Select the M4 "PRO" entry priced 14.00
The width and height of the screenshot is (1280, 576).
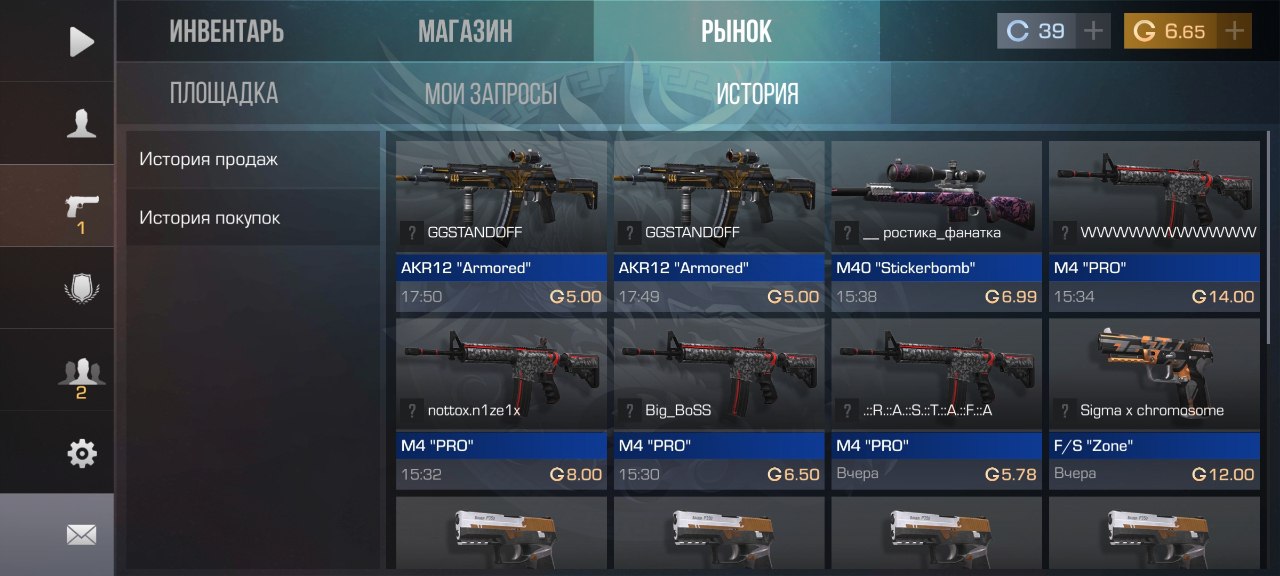(x=1155, y=226)
